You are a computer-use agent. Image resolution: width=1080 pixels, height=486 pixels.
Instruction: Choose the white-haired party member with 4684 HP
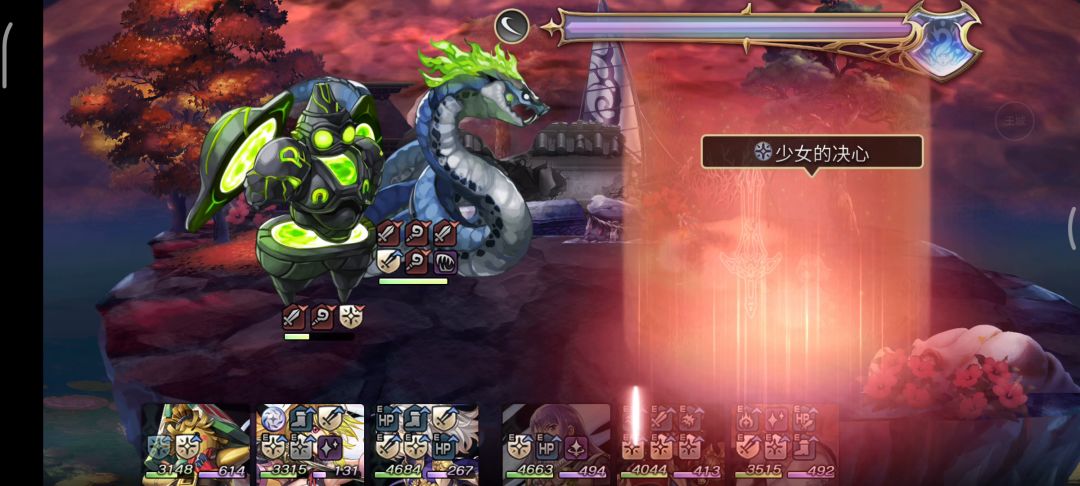426,442
